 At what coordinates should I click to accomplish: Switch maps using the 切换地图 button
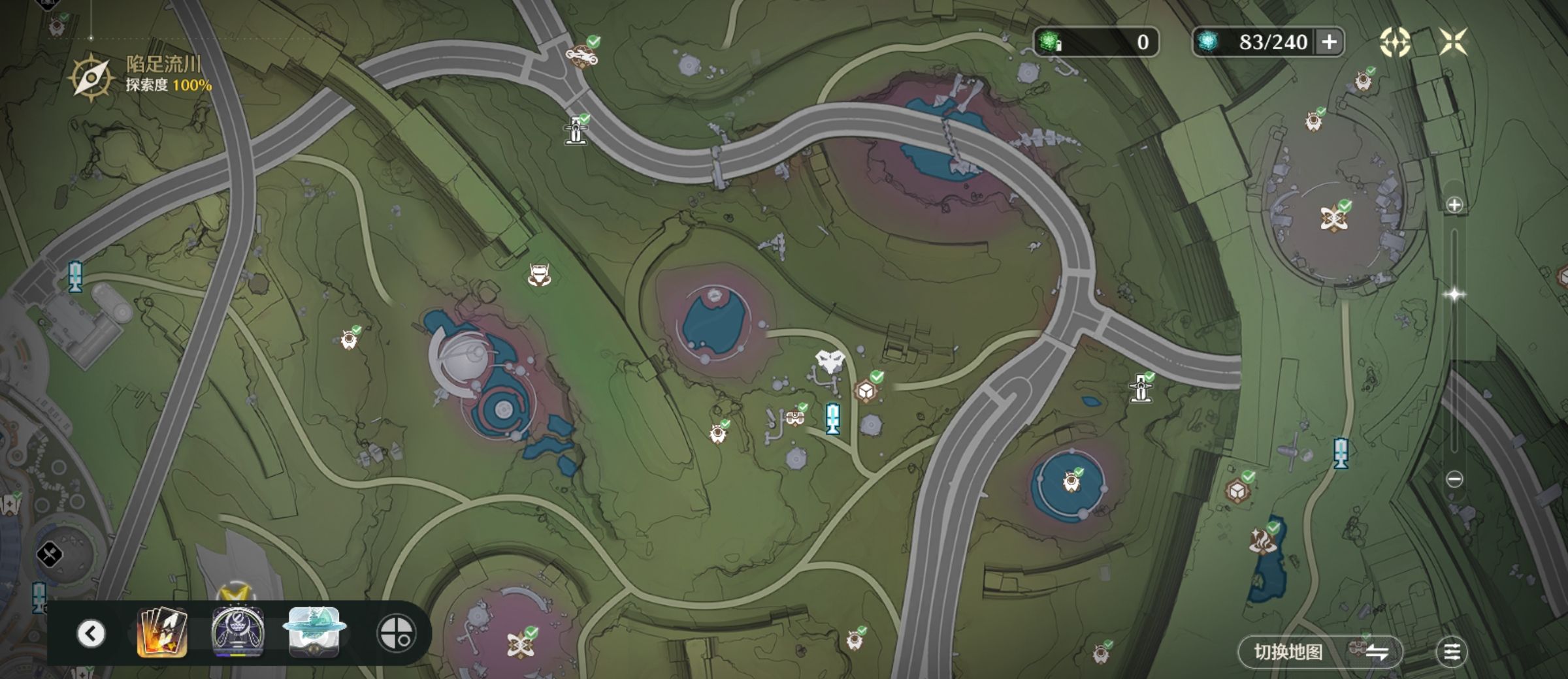pos(1320,652)
